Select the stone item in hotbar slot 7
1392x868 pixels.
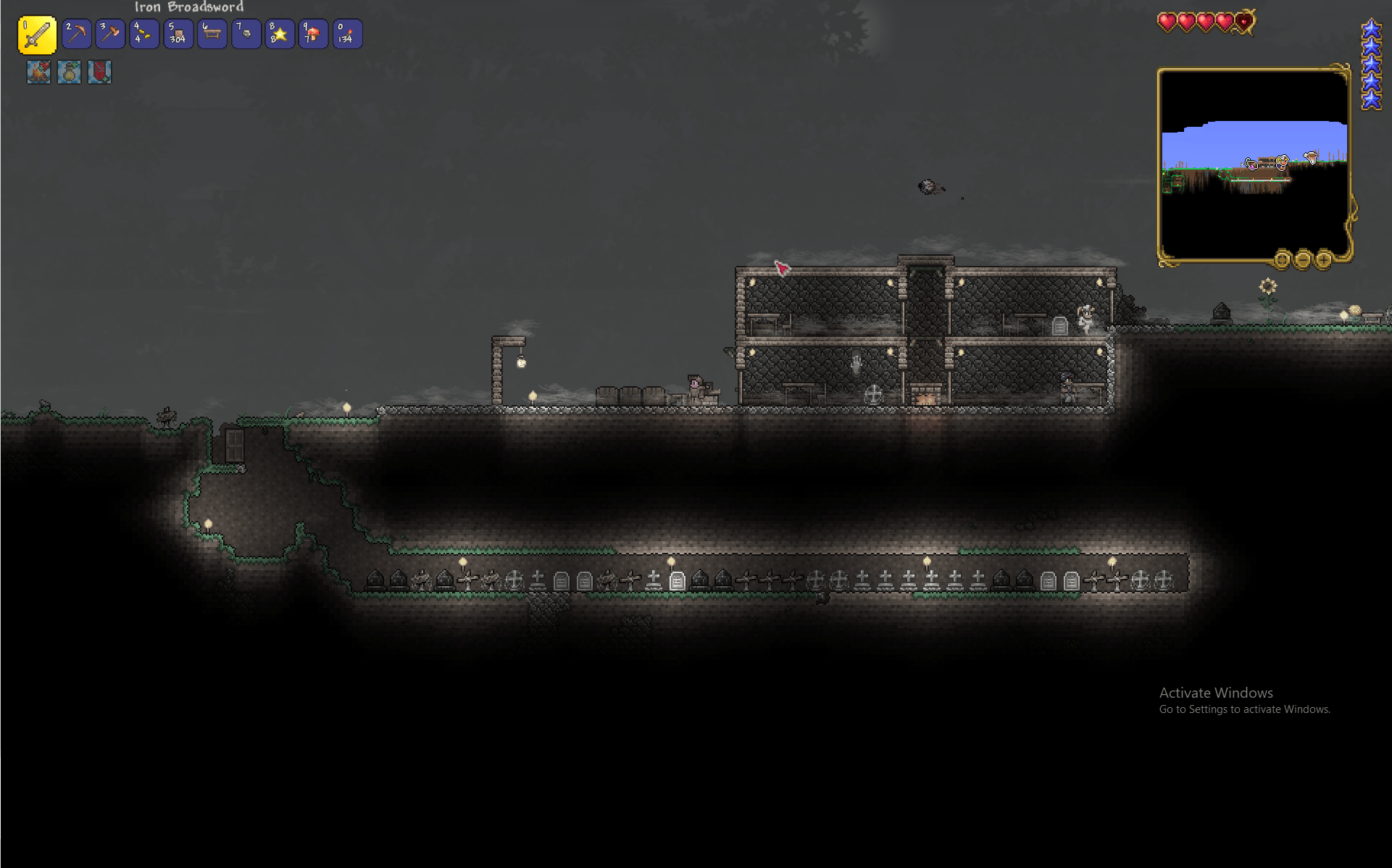tap(245, 34)
